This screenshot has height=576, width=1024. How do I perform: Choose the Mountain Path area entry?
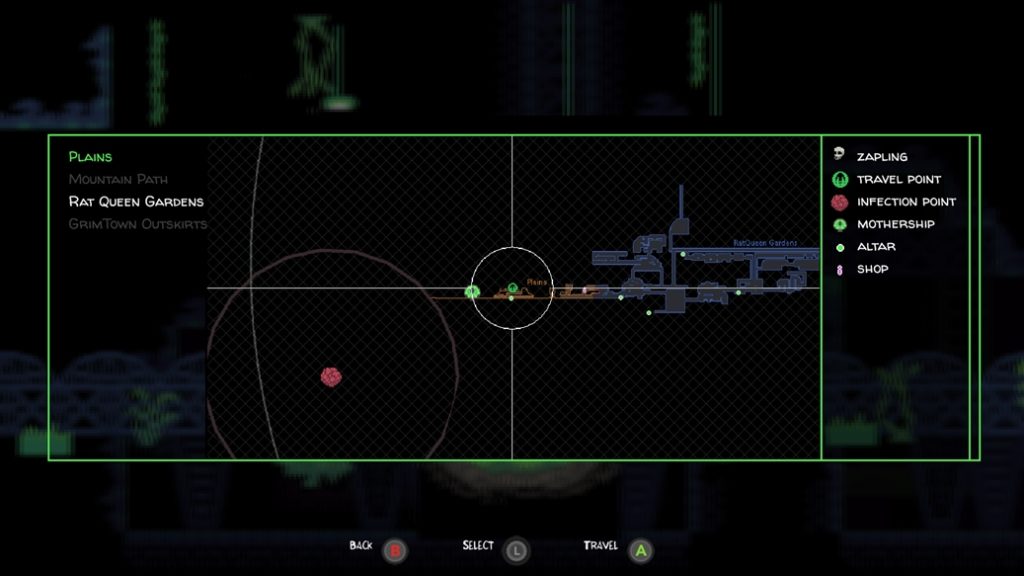(119, 180)
